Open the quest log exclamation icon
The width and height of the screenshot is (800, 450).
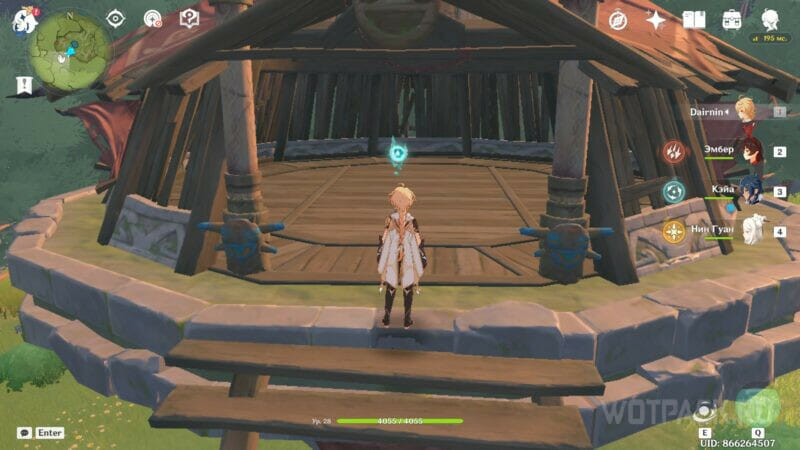(x=24, y=85)
